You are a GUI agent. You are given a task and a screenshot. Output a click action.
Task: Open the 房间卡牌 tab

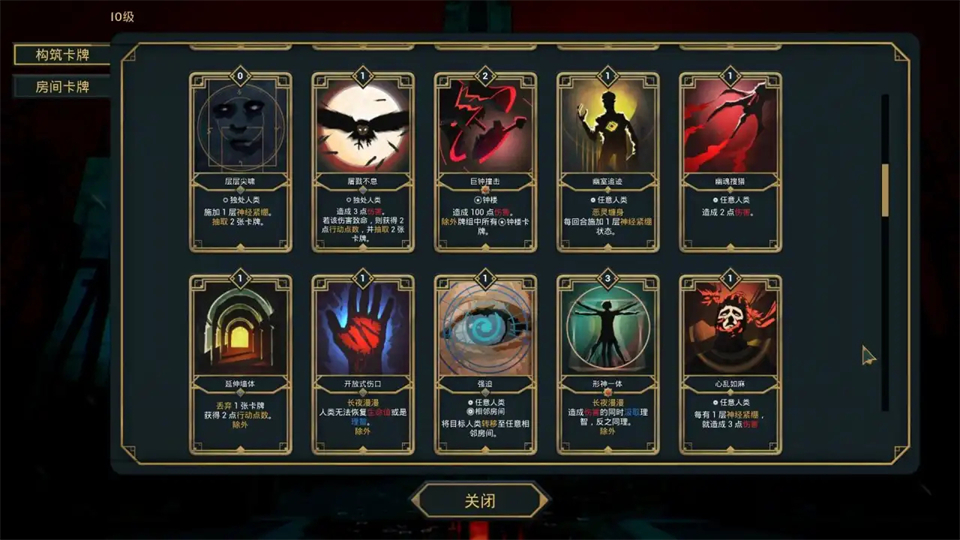pos(62,87)
